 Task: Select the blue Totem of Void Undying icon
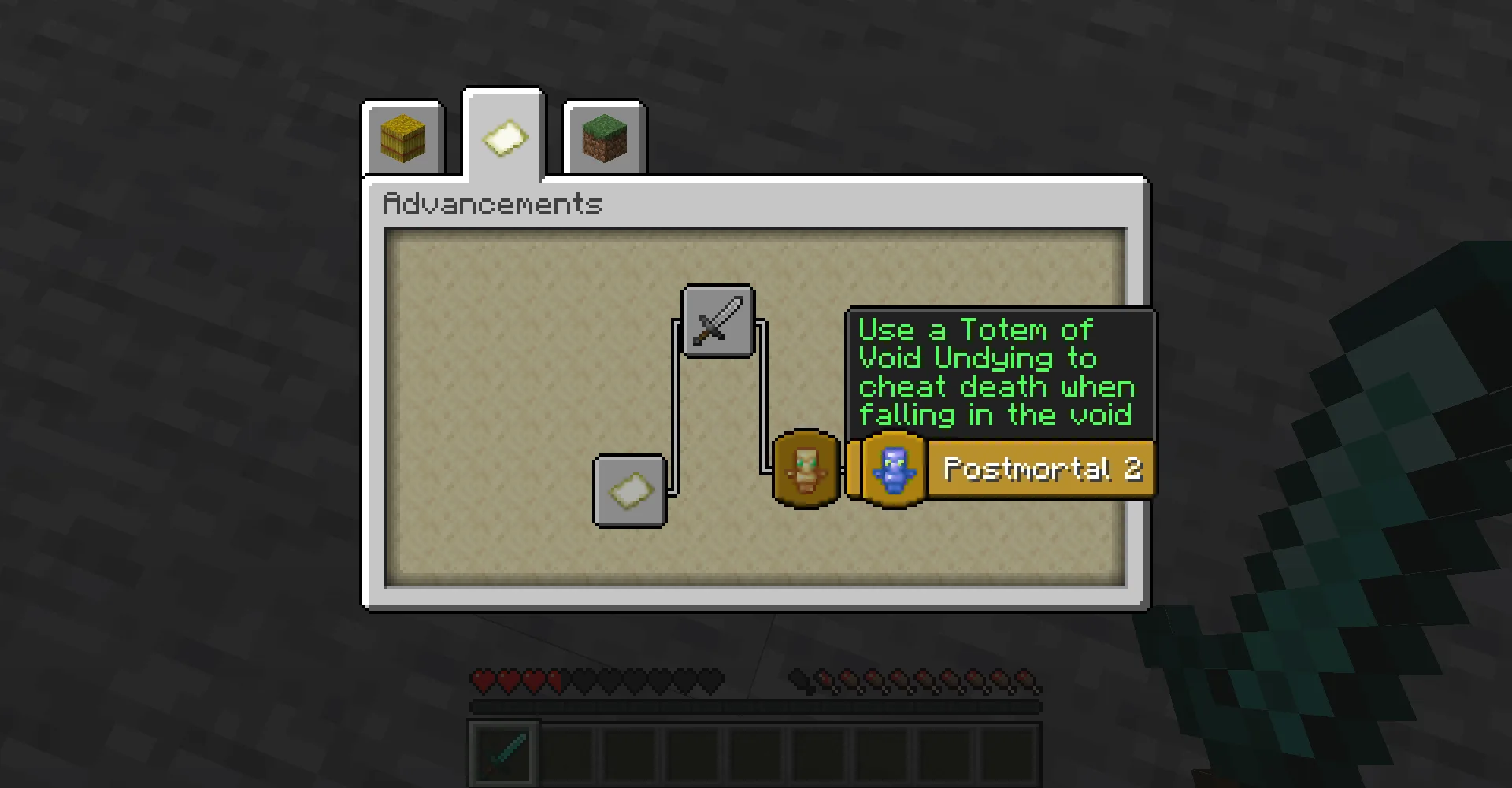point(892,468)
